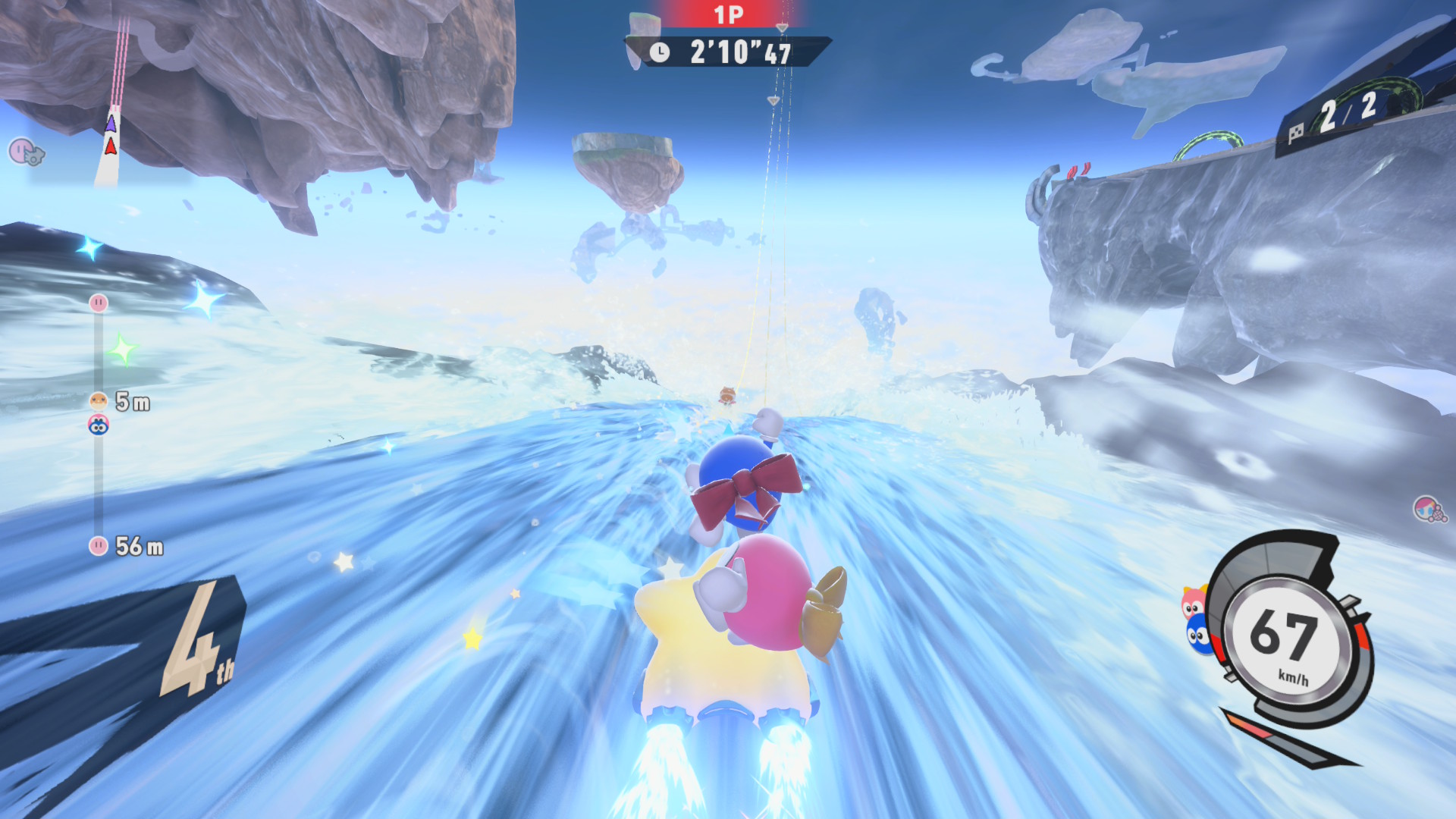Click the orange Waddle Dee progress marker

(x=99, y=400)
